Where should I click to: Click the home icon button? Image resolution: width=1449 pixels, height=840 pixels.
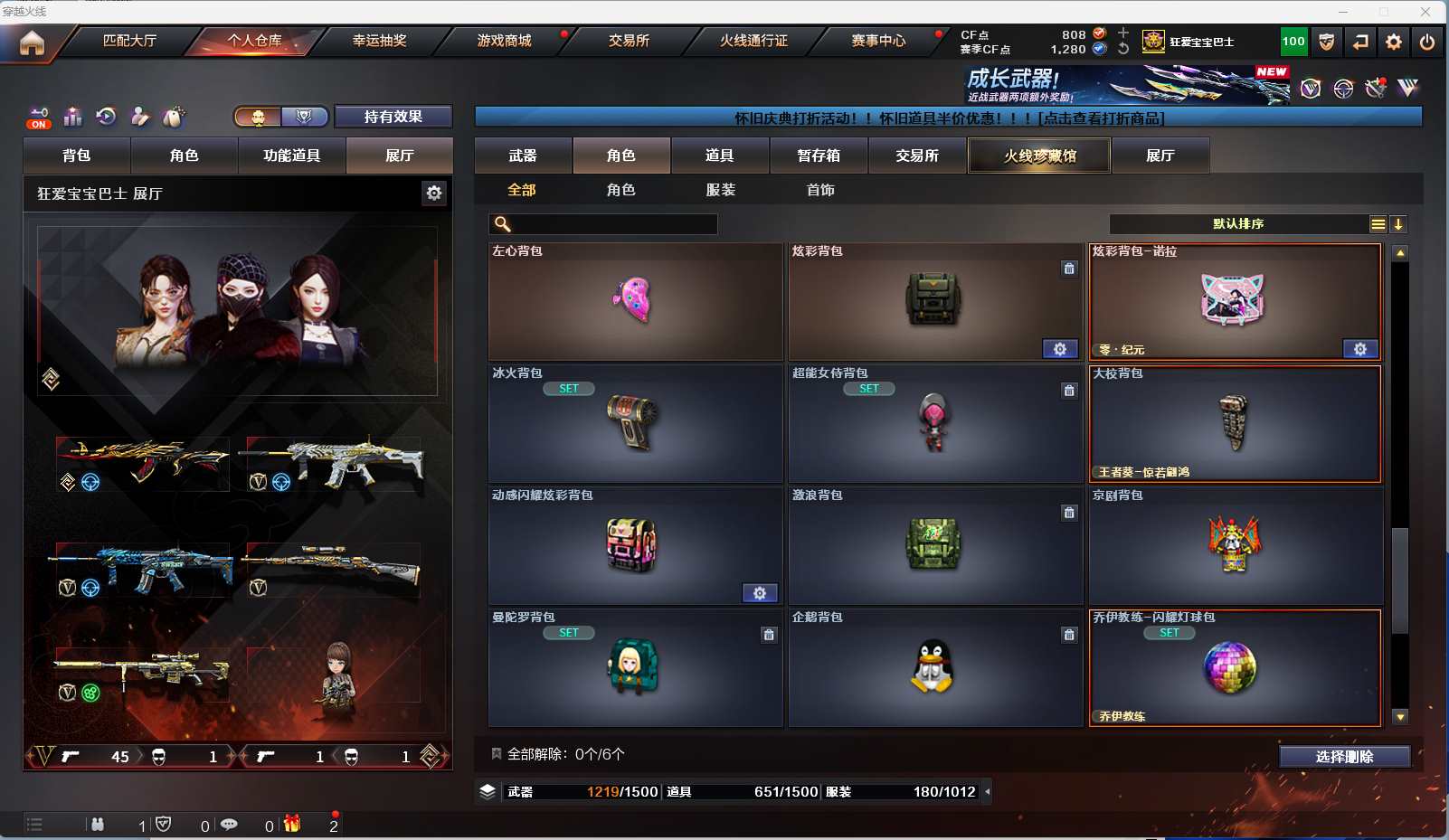pos(32,42)
